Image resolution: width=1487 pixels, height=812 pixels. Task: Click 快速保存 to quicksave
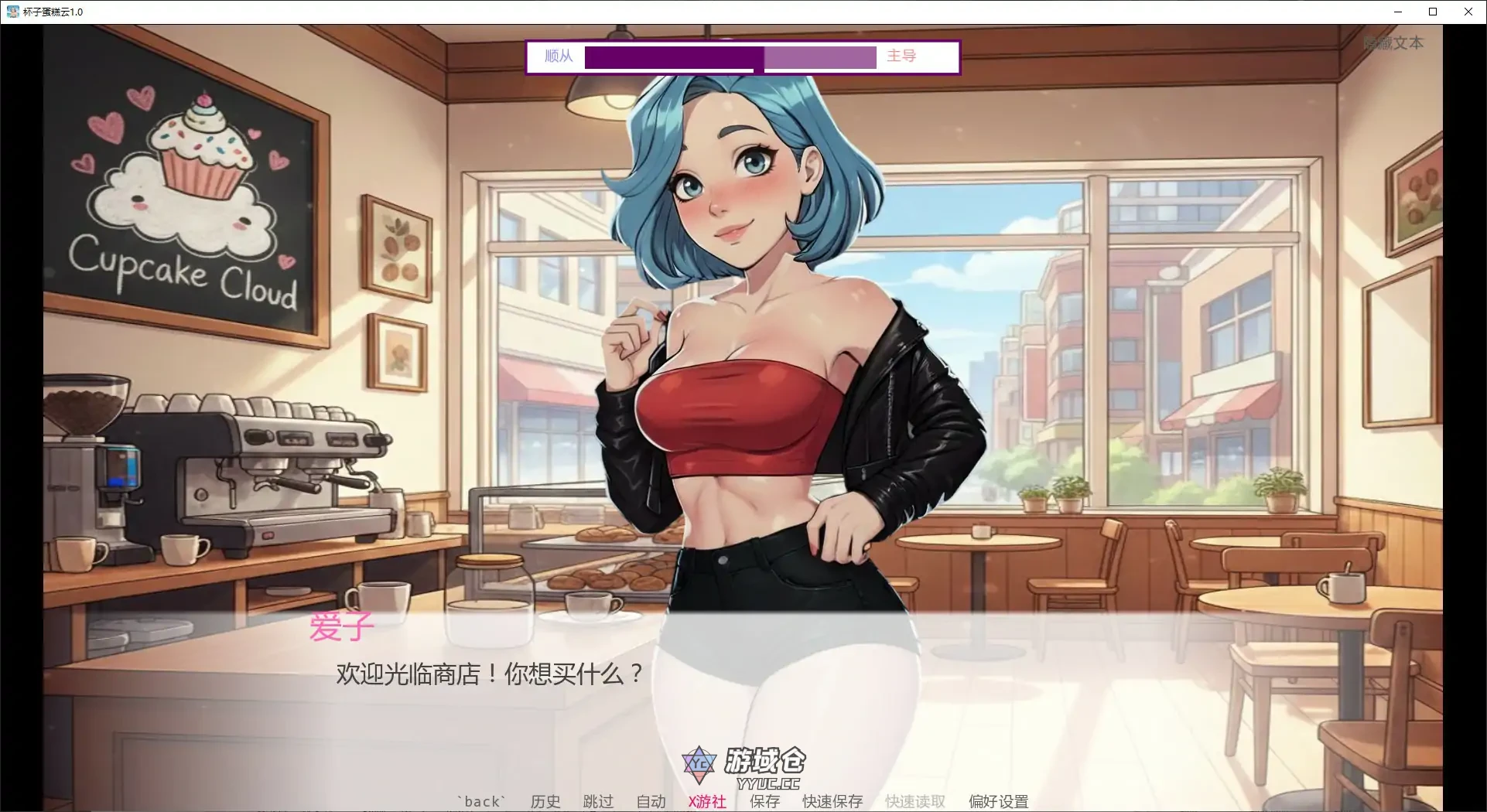coord(831,801)
